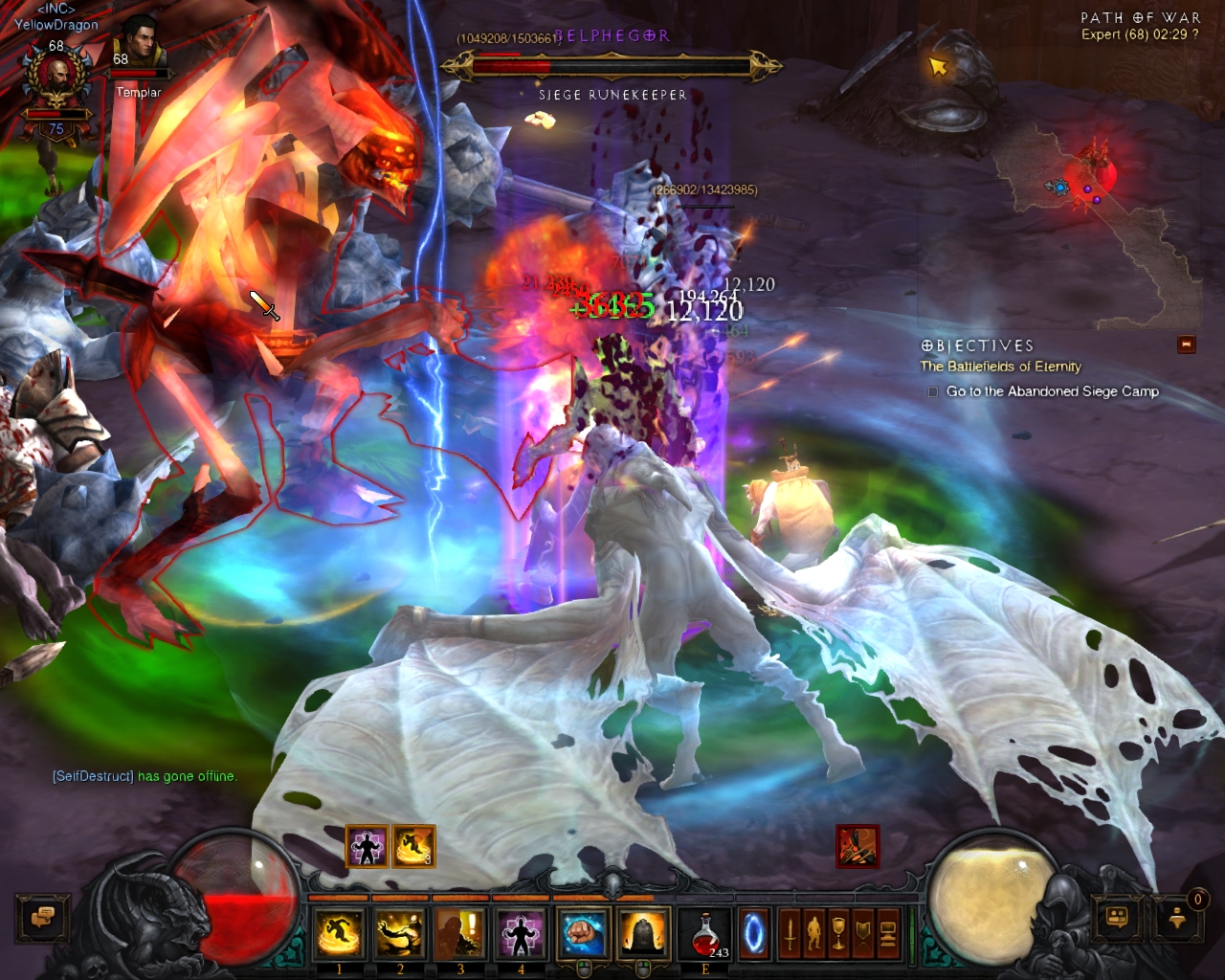Cast the purple glowing-figure skill in slot 4
Screen dimensions: 1225x980
(x=521, y=933)
